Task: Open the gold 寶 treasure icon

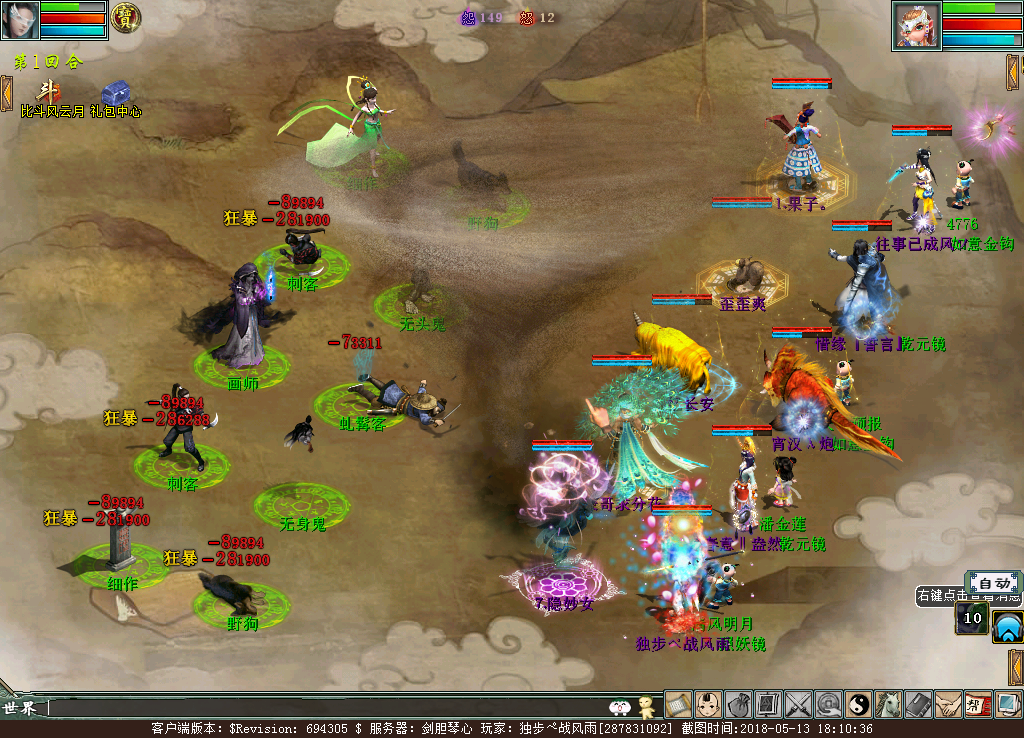Action: (126, 17)
